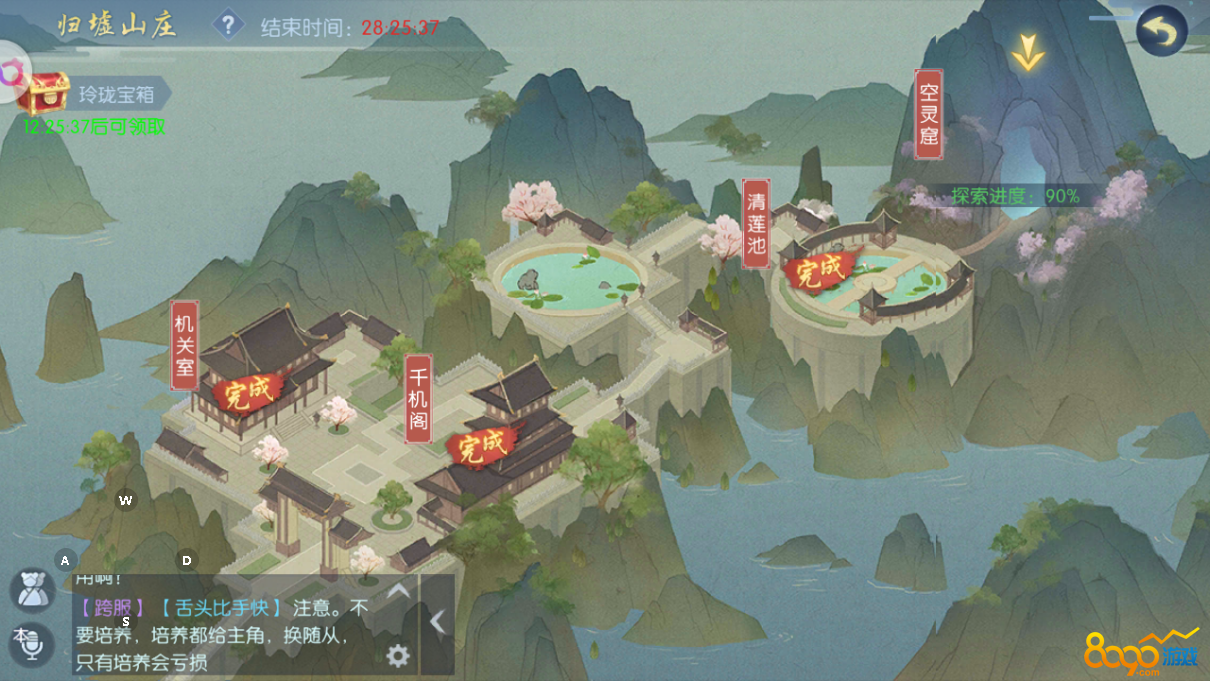
Task: Expand the chat with the up arrow
Action: tap(398, 591)
